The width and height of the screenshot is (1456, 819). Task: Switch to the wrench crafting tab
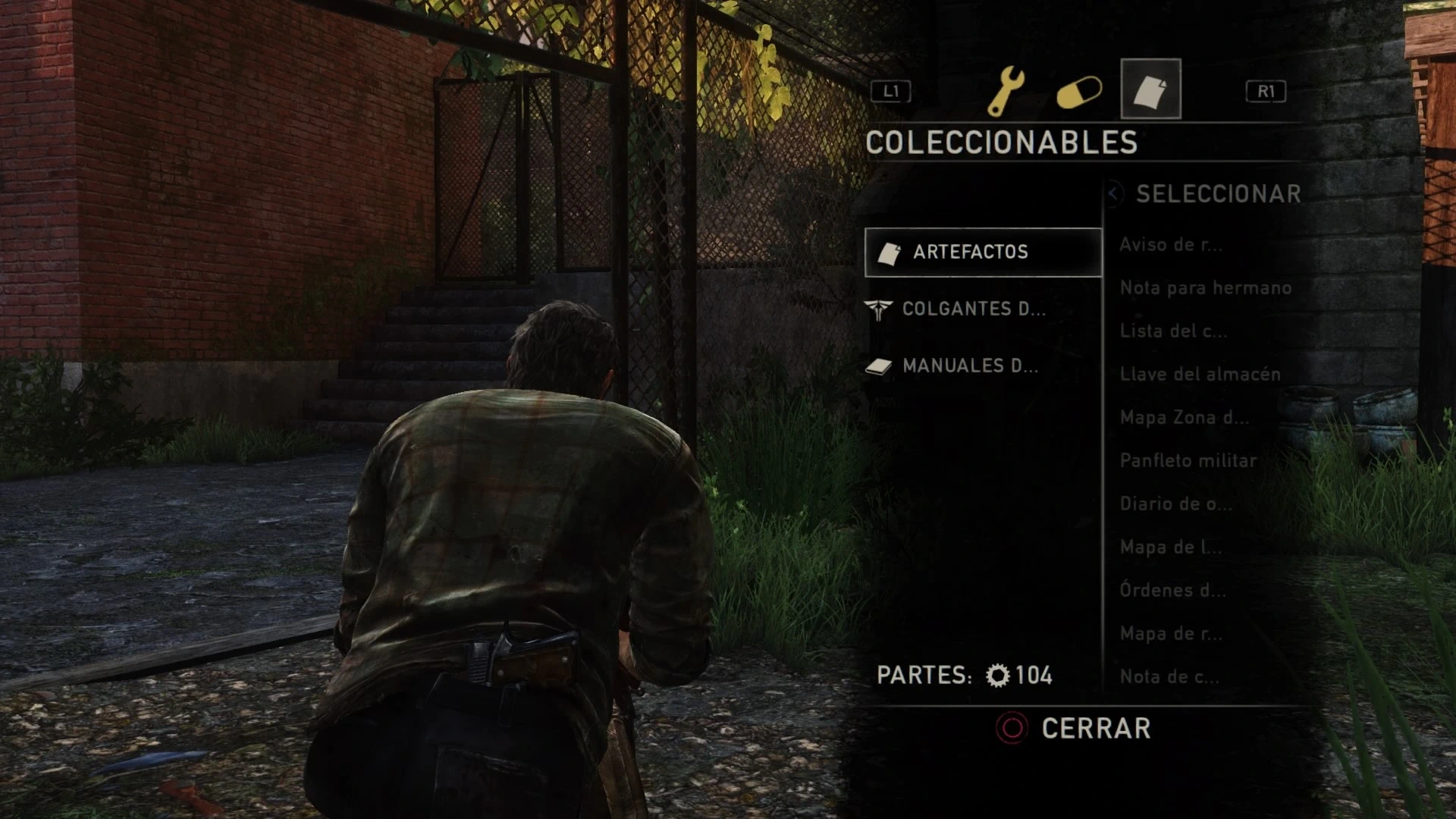click(1006, 90)
